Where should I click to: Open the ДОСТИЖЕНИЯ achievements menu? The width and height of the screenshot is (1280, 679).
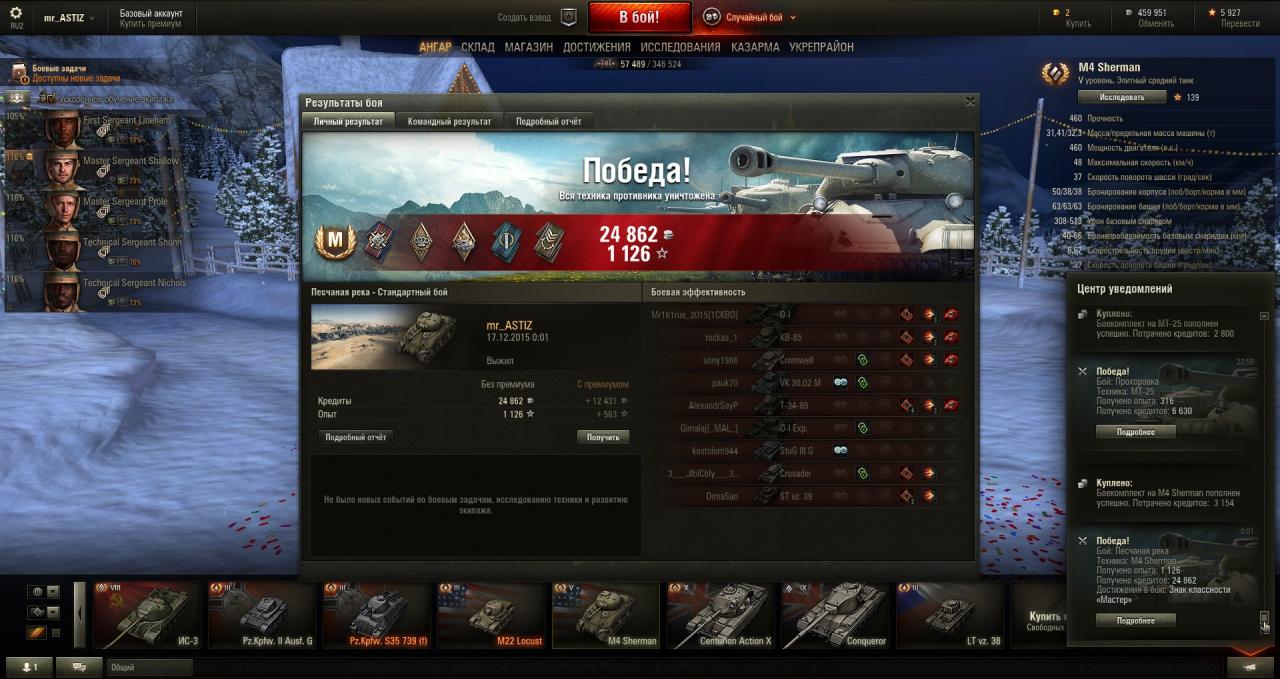(x=596, y=47)
